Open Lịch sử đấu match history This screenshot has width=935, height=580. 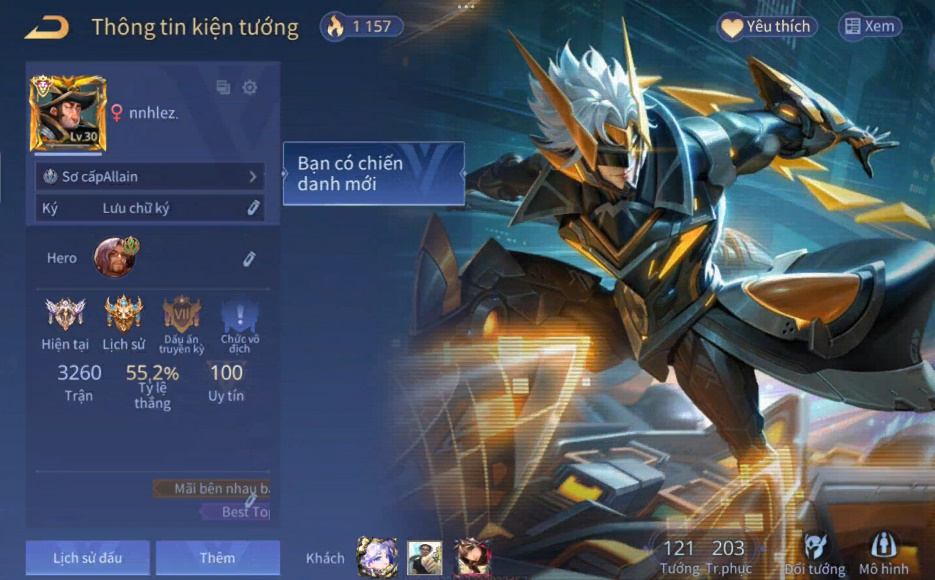pos(88,558)
